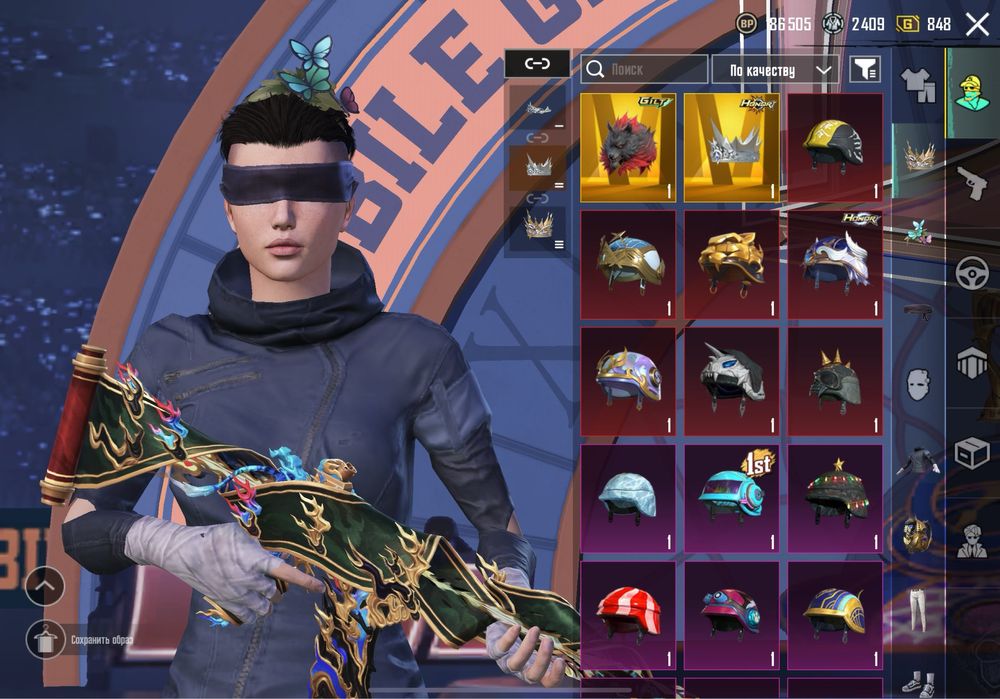The height and width of the screenshot is (699, 1000).
Task: Open the filter funnel button
Action: [x=865, y=69]
